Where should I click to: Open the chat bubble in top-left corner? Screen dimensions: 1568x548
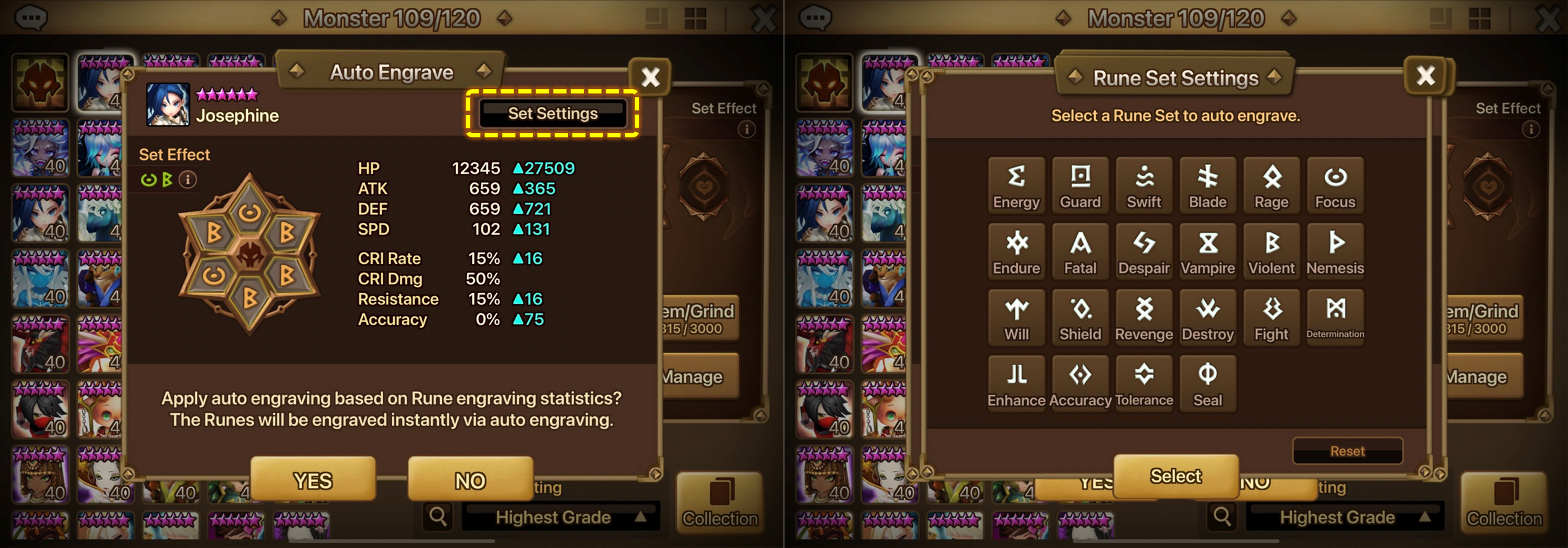(32, 17)
